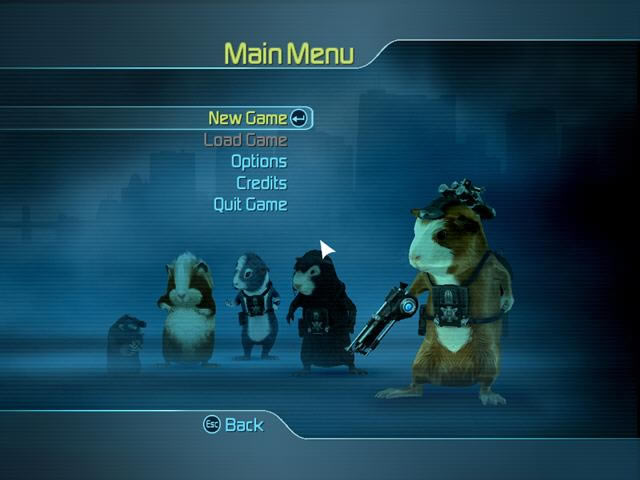Click the Back button

[234, 425]
